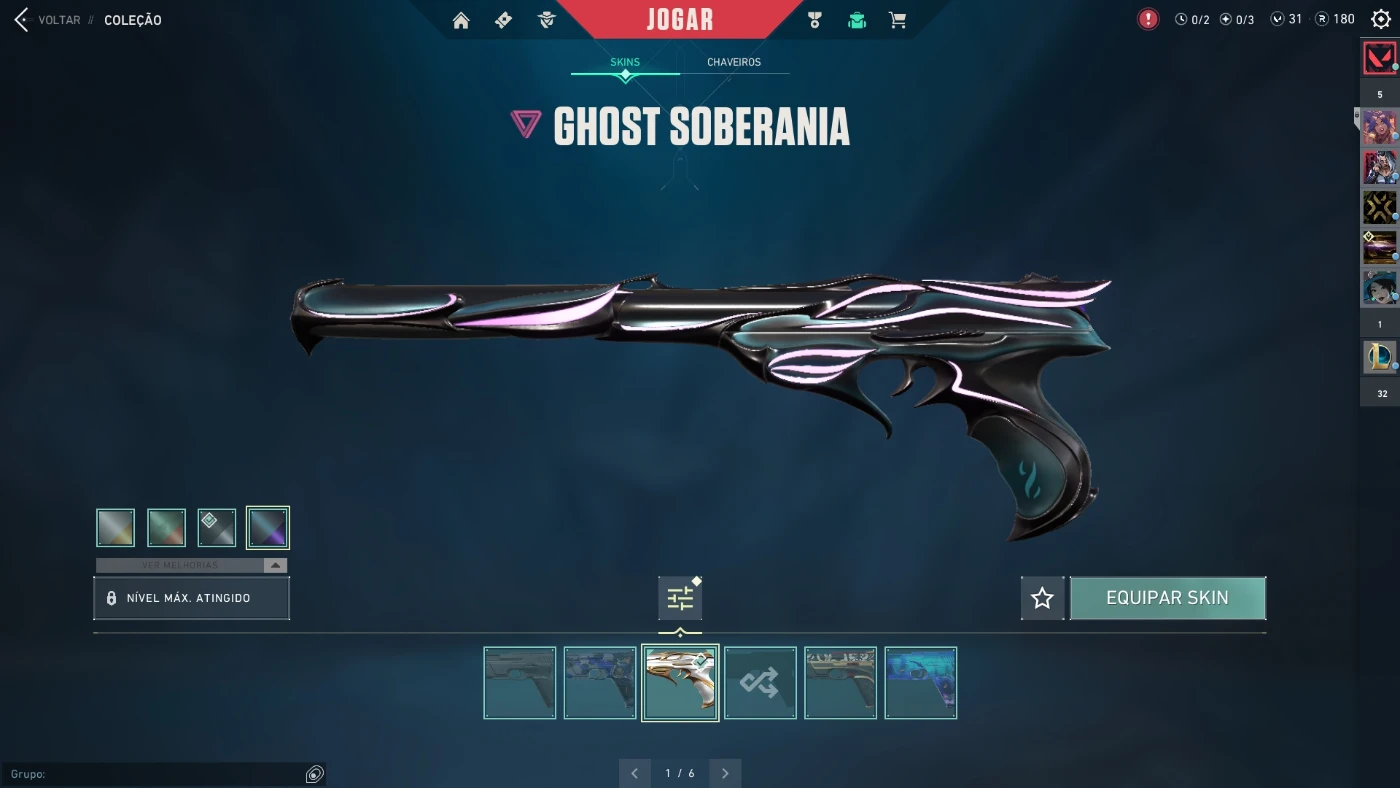Go back using the Voltar button

48,20
